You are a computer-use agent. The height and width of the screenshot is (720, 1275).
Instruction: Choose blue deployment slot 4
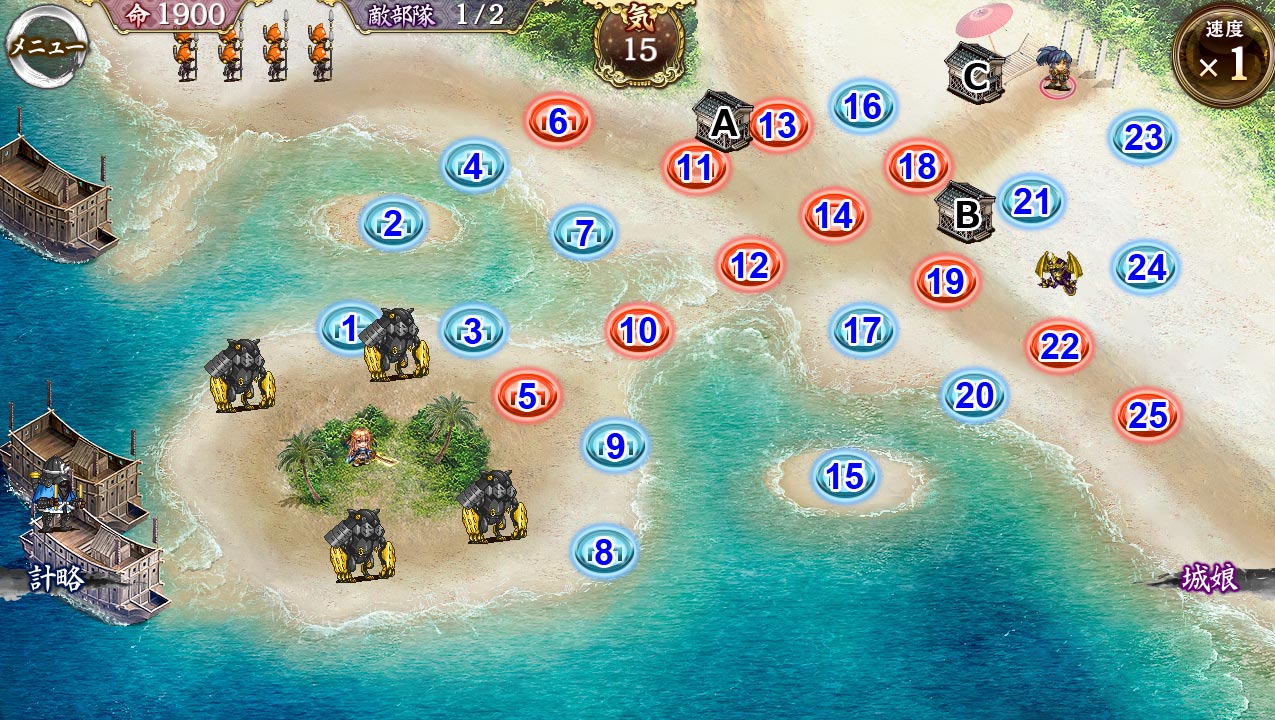474,167
